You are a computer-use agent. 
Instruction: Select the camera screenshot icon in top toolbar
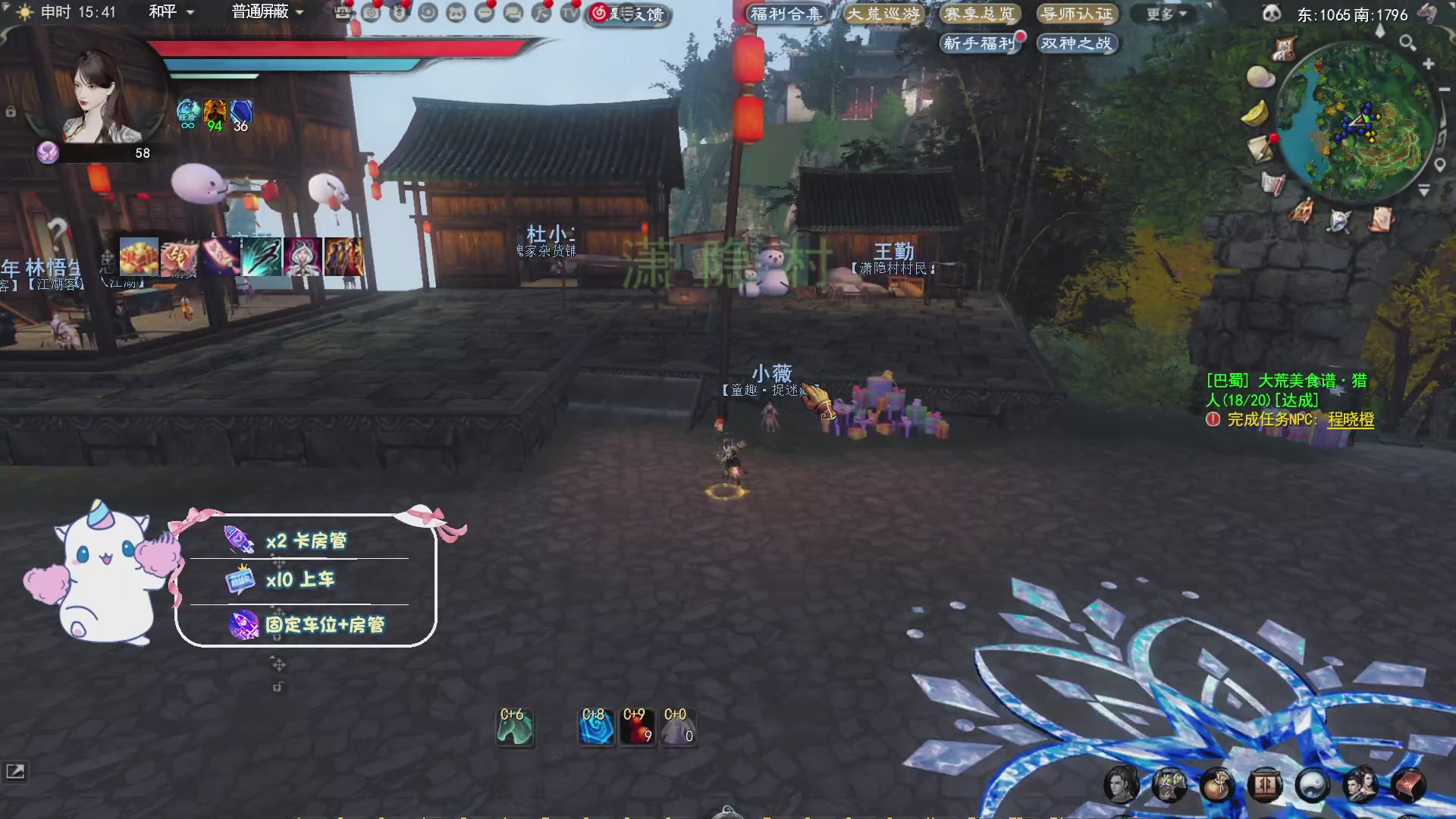tap(369, 13)
